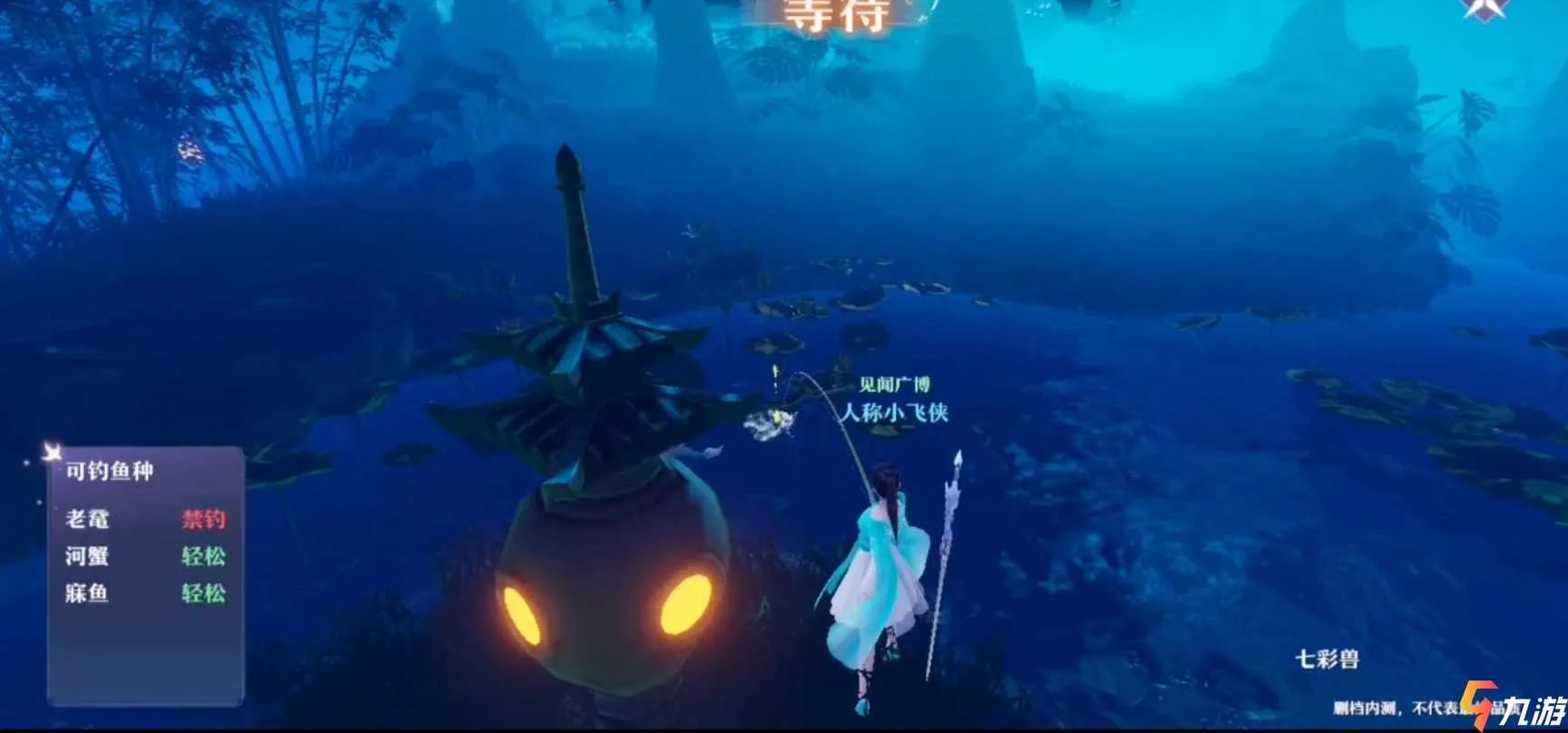This screenshot has height=733, width=1568.
Task: Click the 可钓鱼种 panel header
Action: coord(109,471)
